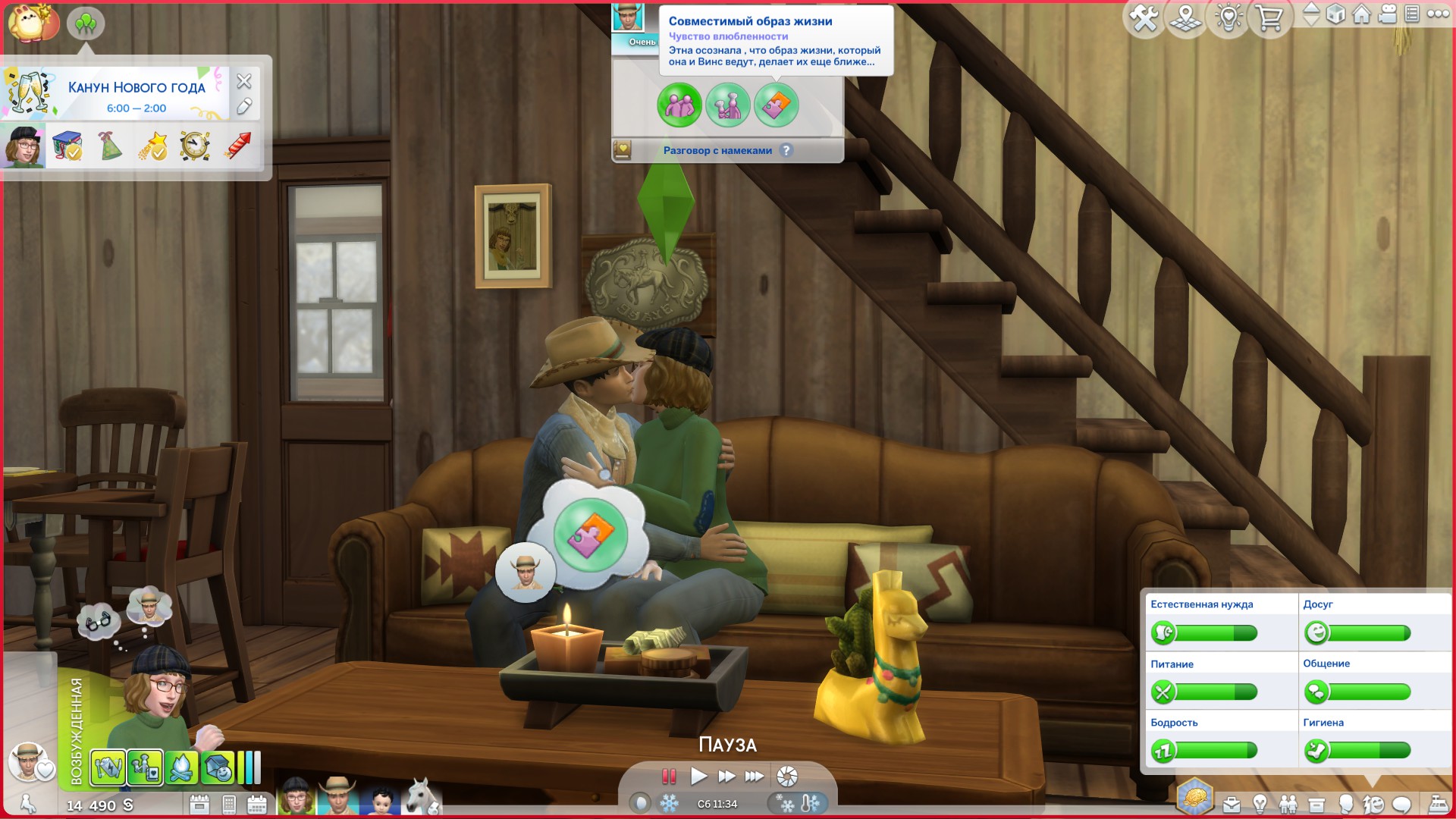The height and width of the screenshot is (819, 1456).
Task: Open the help question mark by conversation
Action: click(x=786, y=150)
